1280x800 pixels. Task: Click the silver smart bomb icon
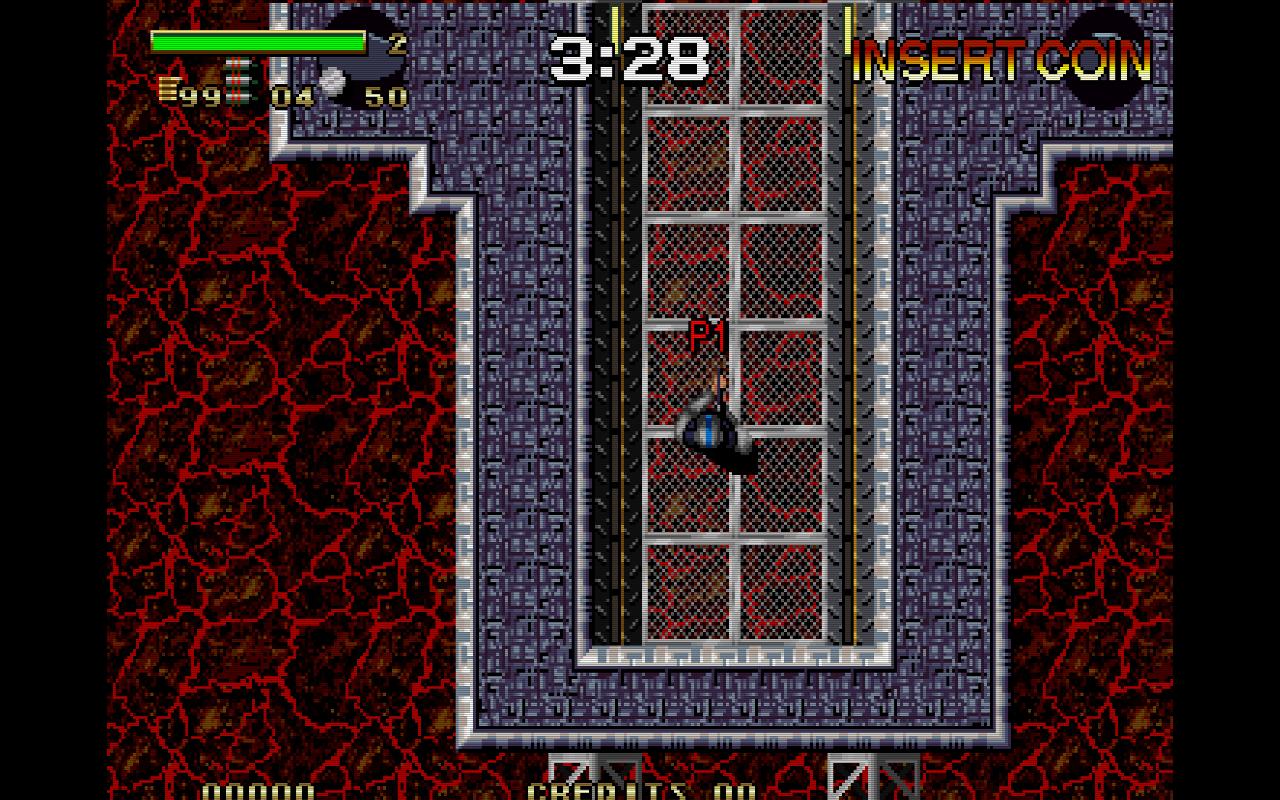[x=332, y=79]
